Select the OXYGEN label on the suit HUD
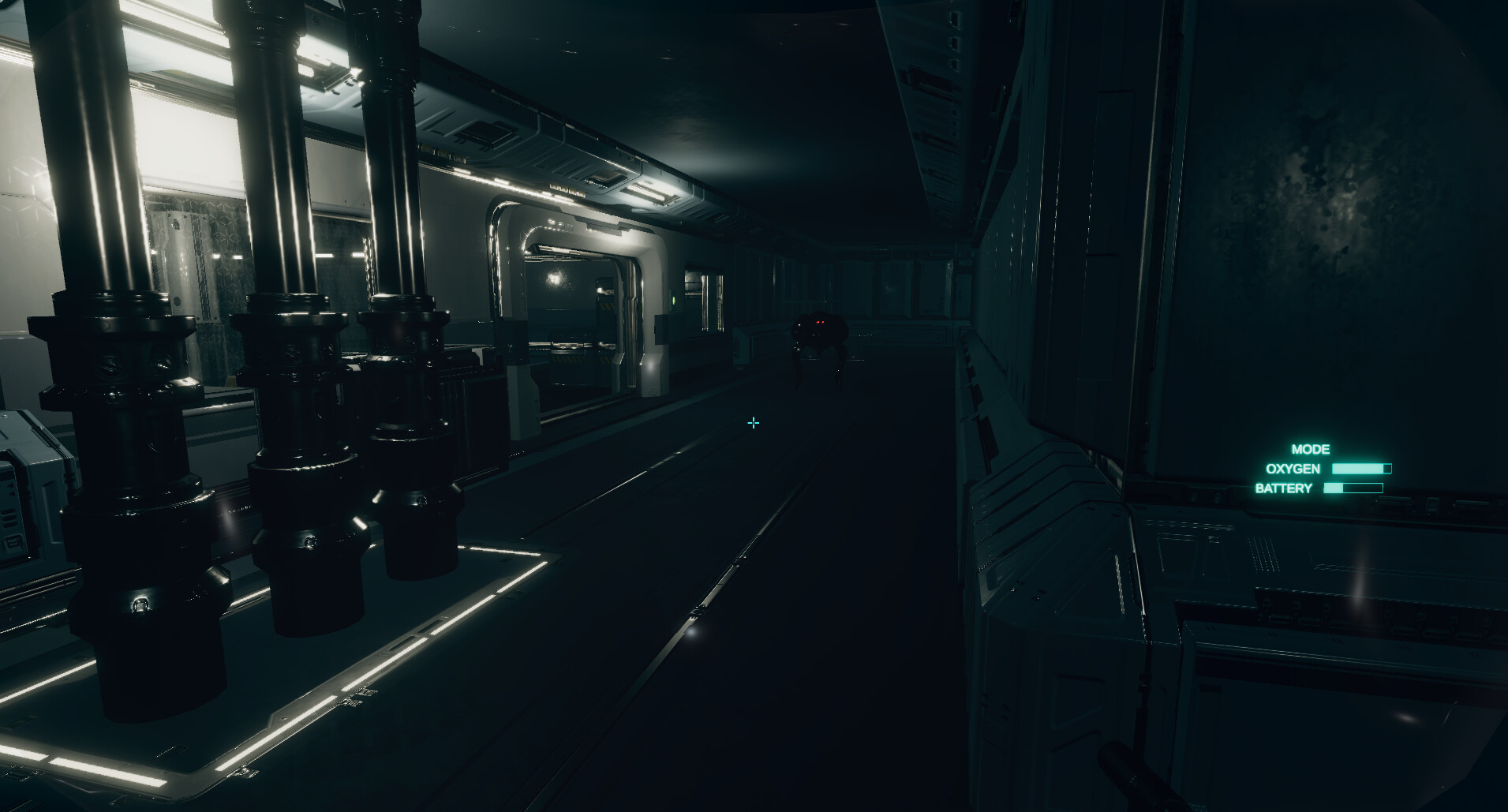This screenshot has width=1508, height=812. tap(1292, 468)
